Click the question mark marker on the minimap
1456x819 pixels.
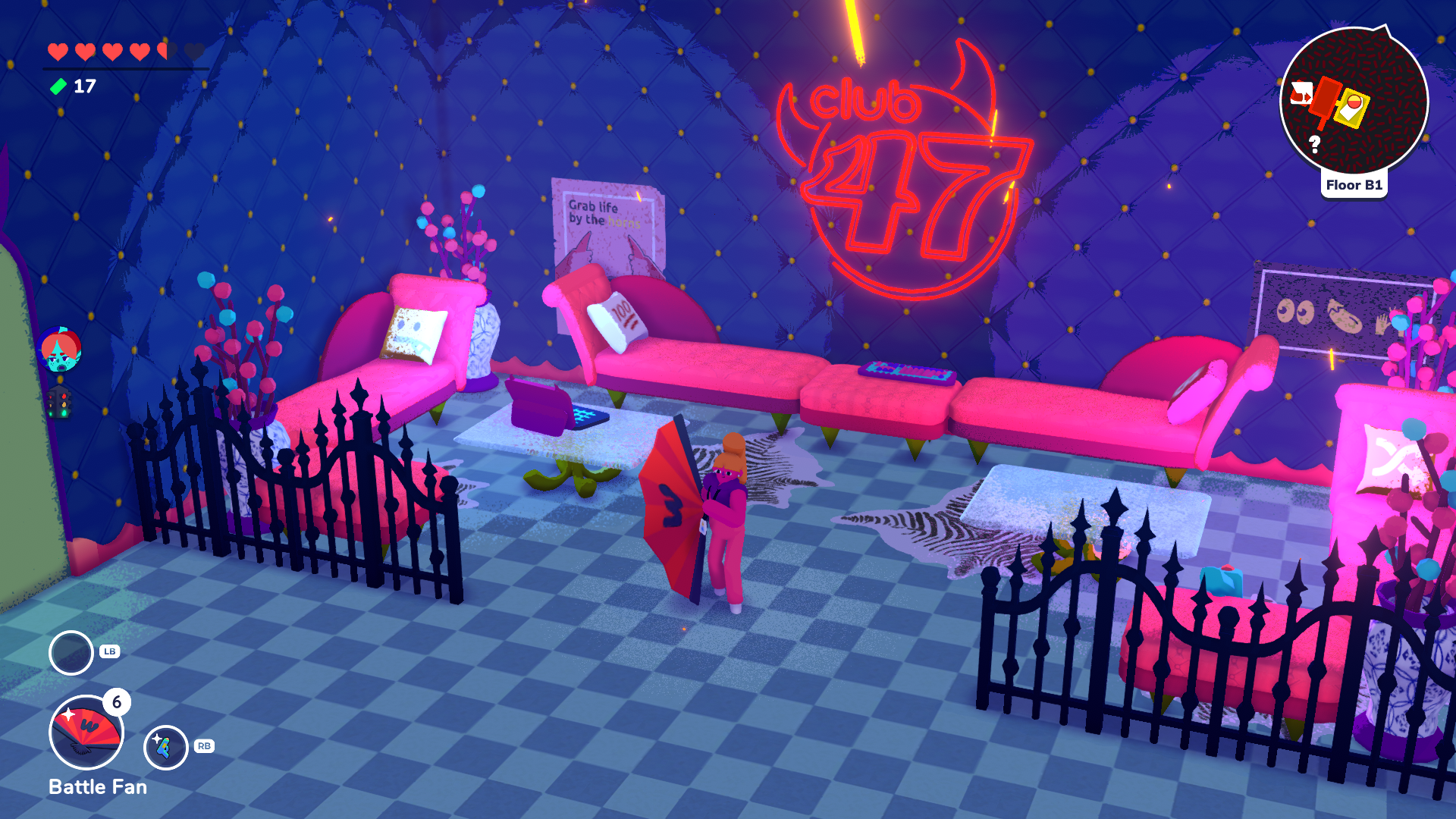[1314, 144]
